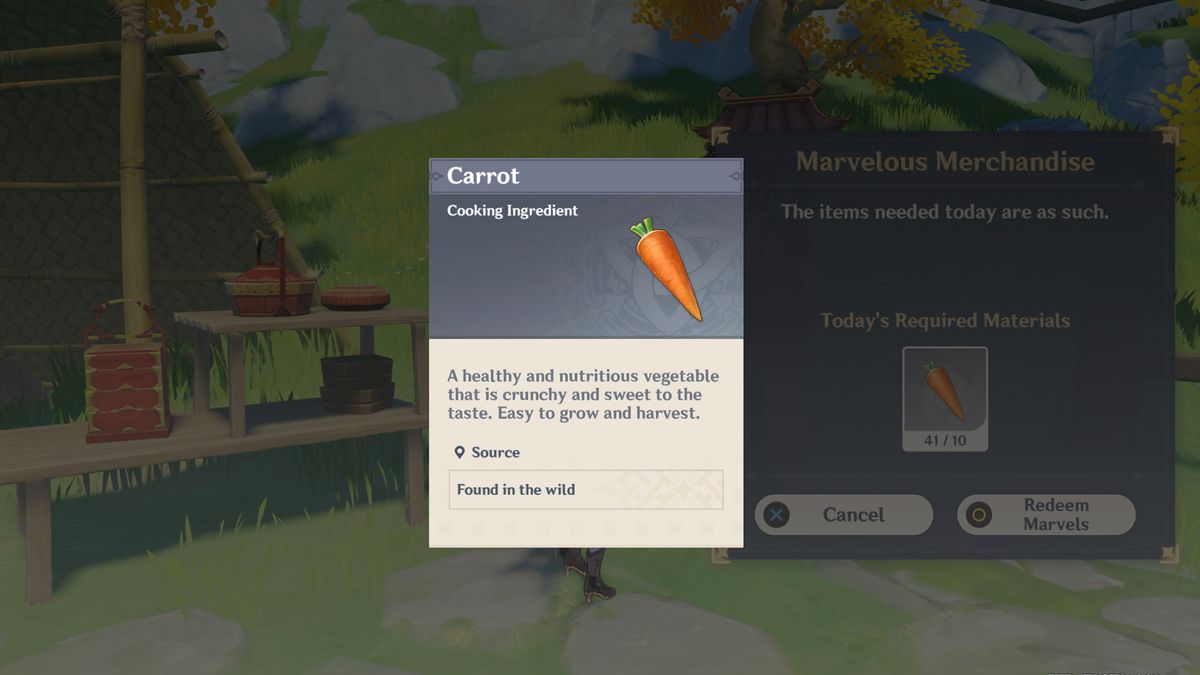Image resolution: width=1200 pixels, height=675 pixels.
Task: Select the required carrot material slot
Action: coord(944,398)
